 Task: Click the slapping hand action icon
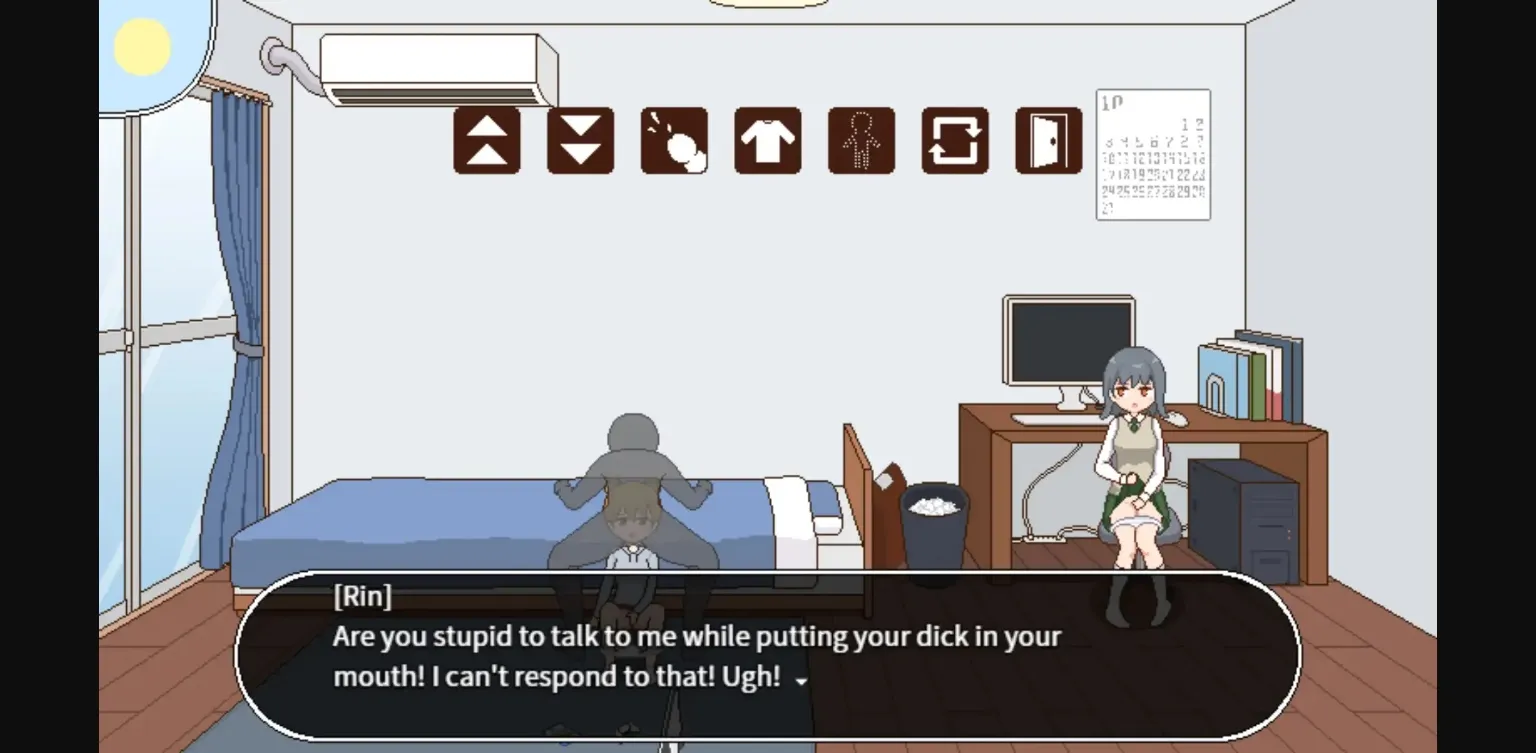coord(673,140)
